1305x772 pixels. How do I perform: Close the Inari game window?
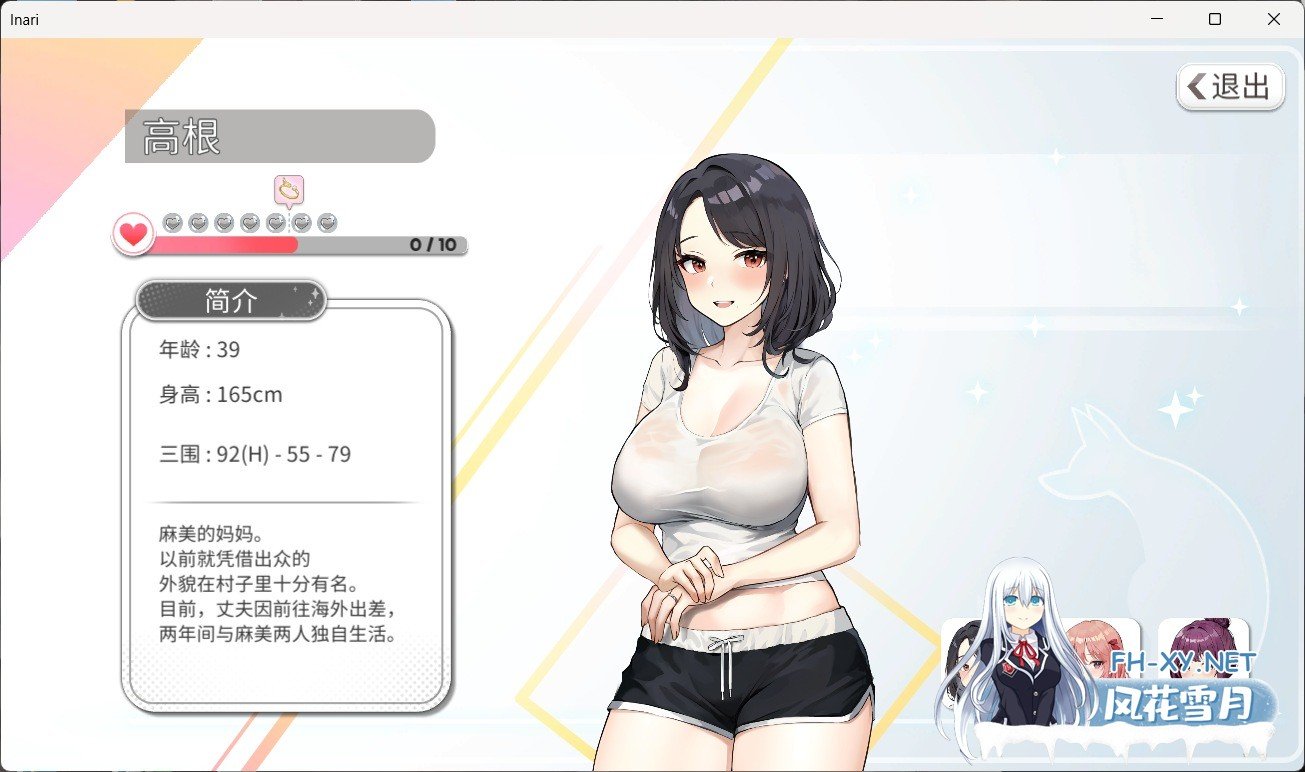pos(1273,19)
